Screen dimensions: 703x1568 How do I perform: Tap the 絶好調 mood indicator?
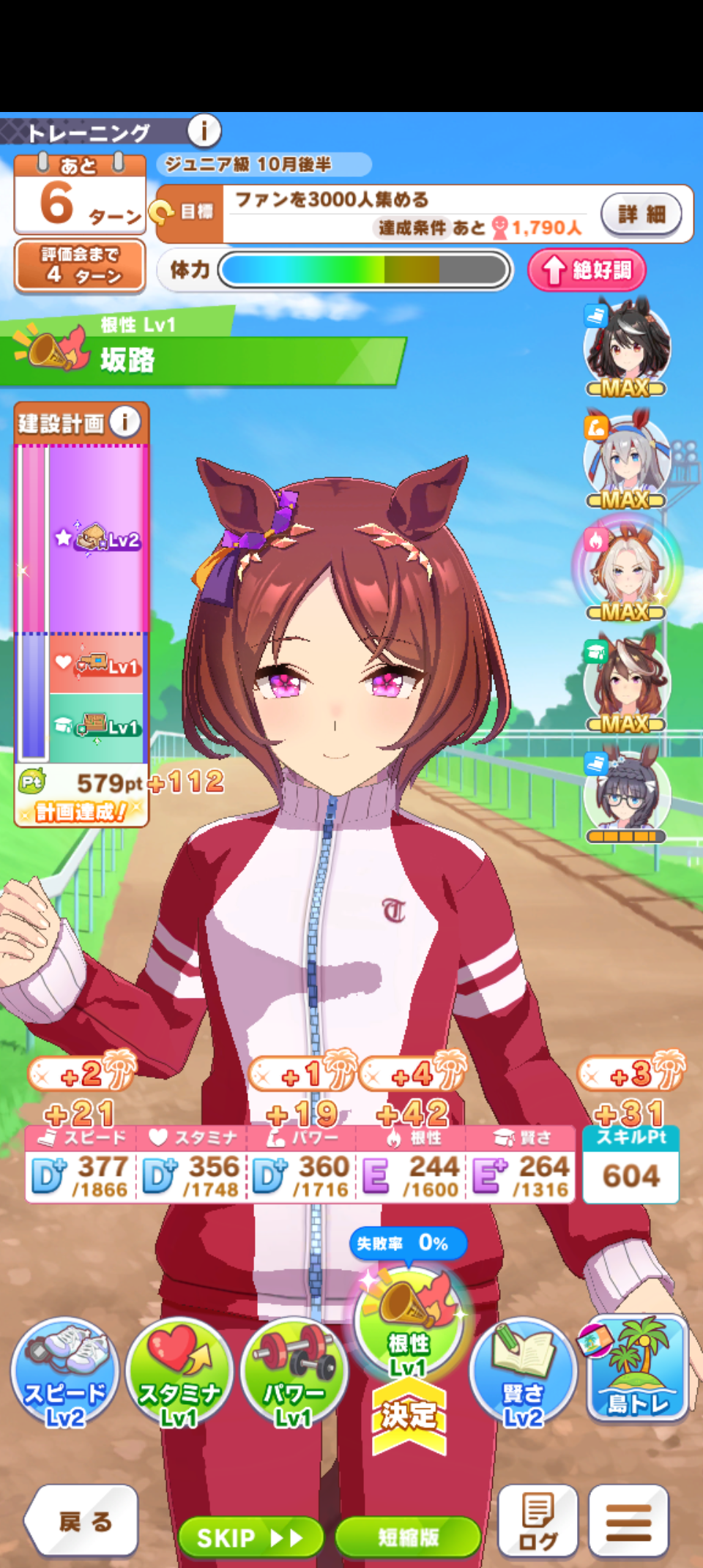pyautogui.click(x=587, y=270)
